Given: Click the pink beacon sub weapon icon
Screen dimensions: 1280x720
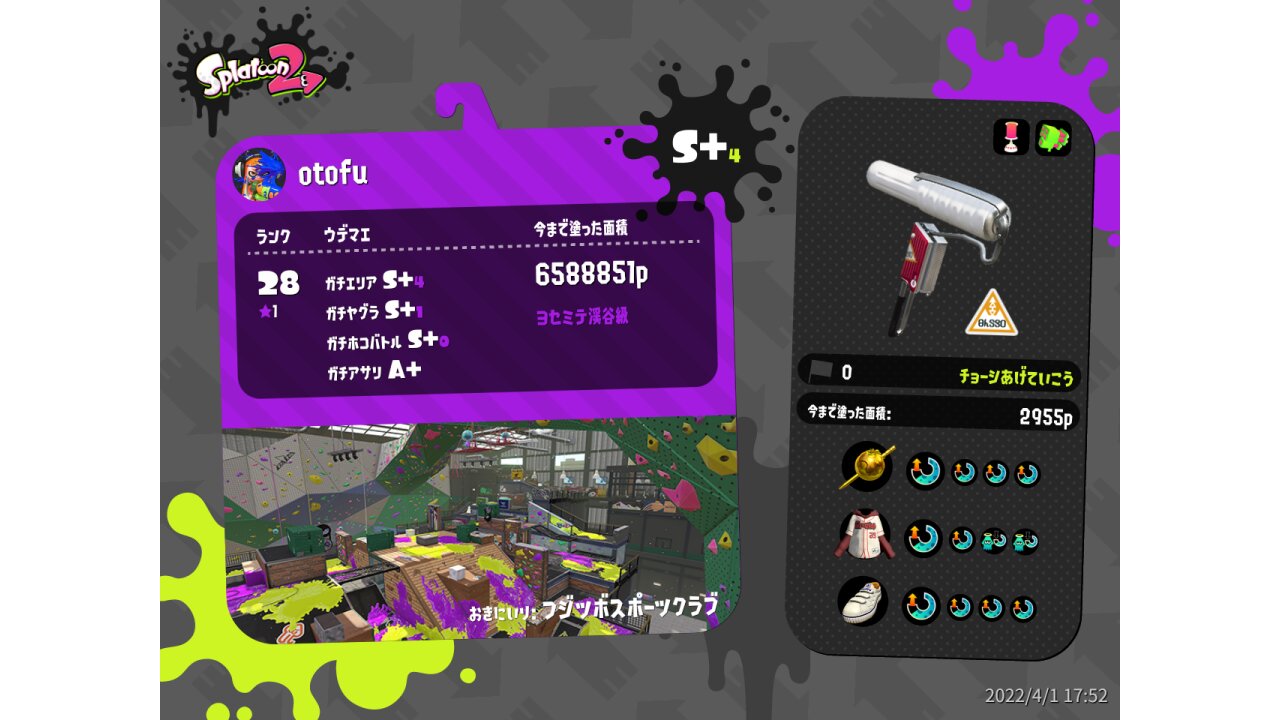Looking at the screenshot, I should 1011,138.
